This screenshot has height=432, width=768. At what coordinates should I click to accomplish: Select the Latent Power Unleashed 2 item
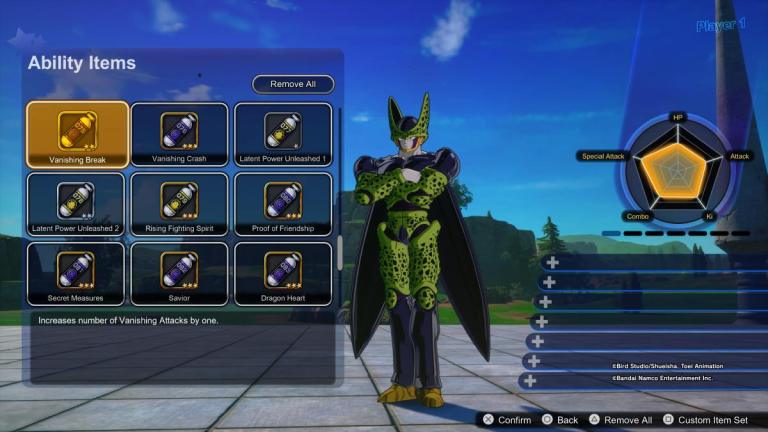point(76,204)
